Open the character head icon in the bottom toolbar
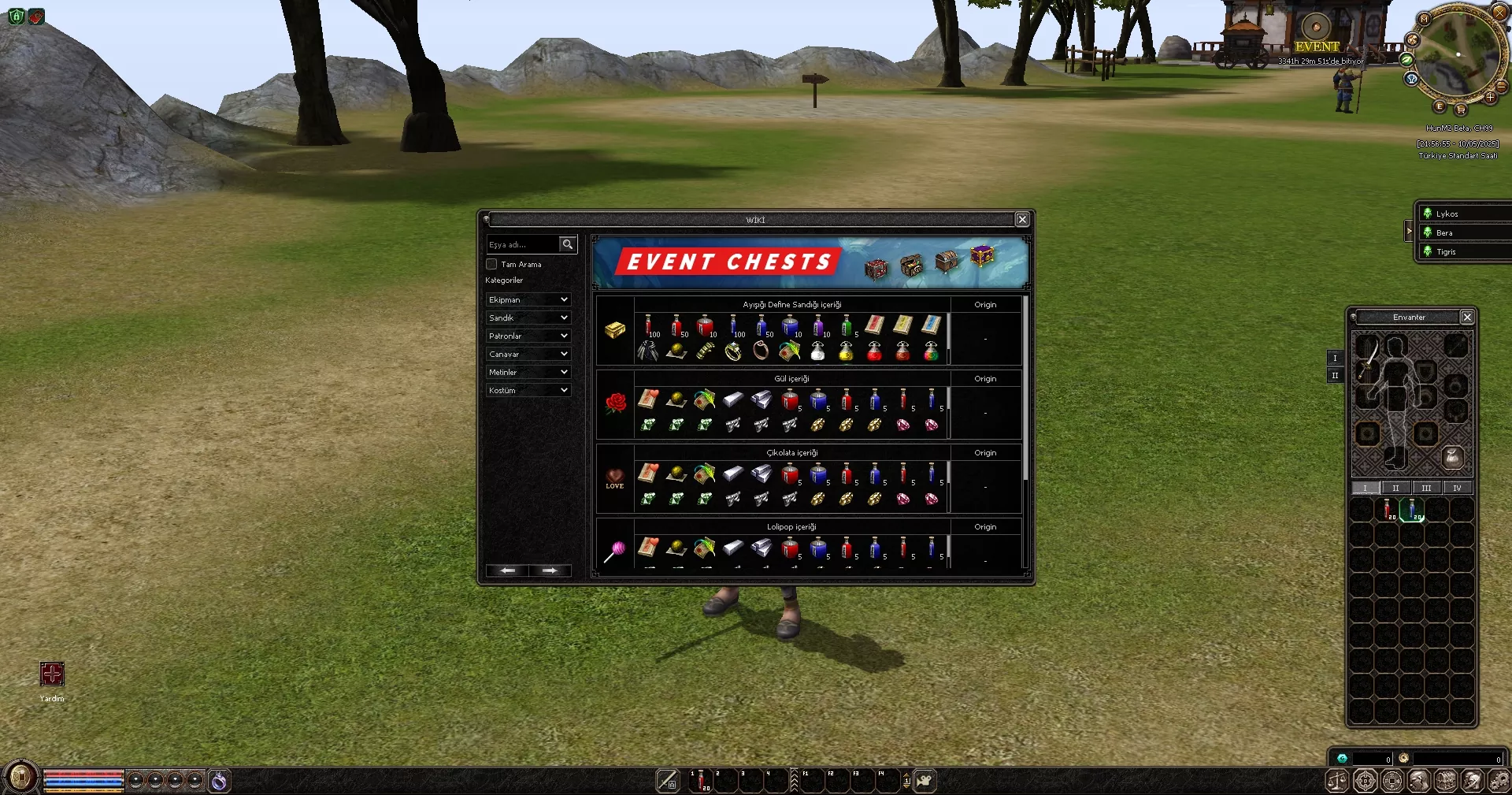Viewport: 1512px width, 795px height. click(1419, 781)
